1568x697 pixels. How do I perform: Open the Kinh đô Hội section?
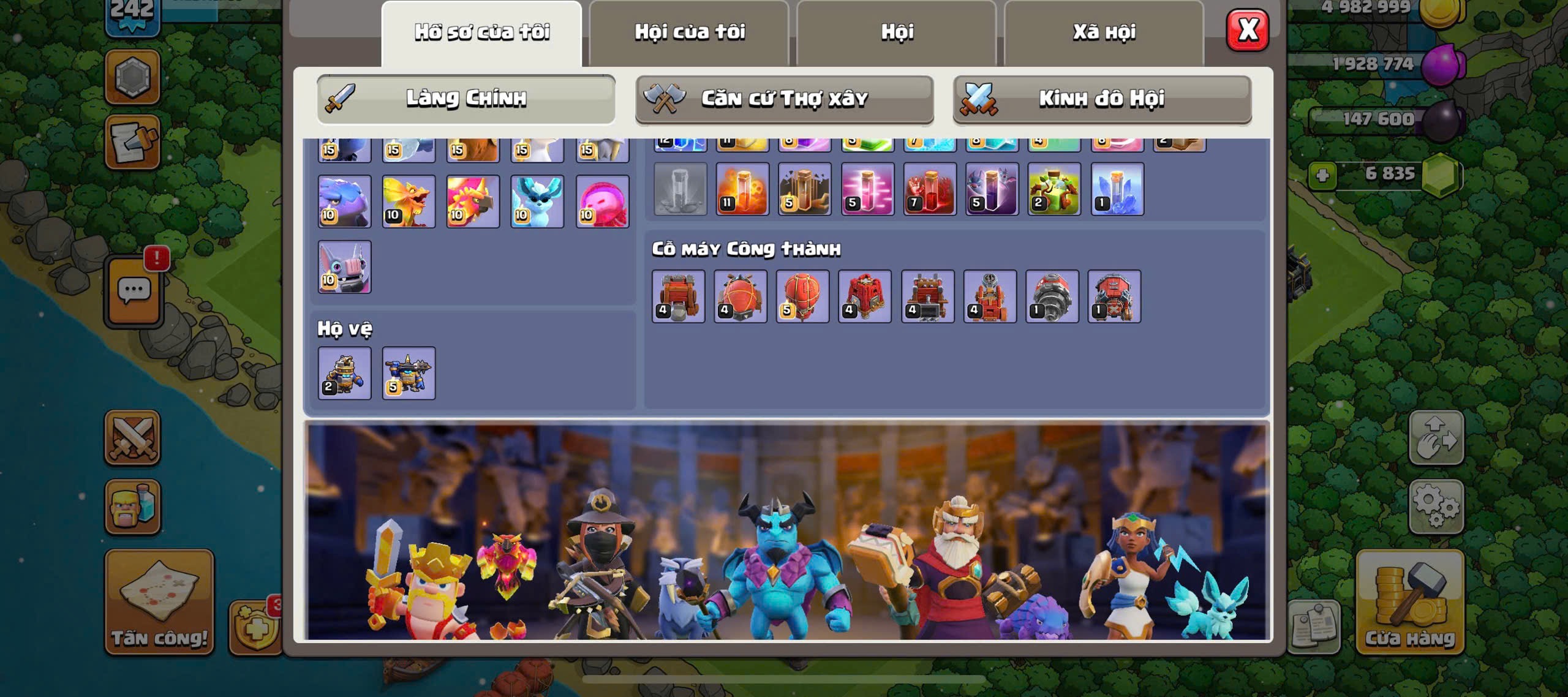pos(1102,99)
